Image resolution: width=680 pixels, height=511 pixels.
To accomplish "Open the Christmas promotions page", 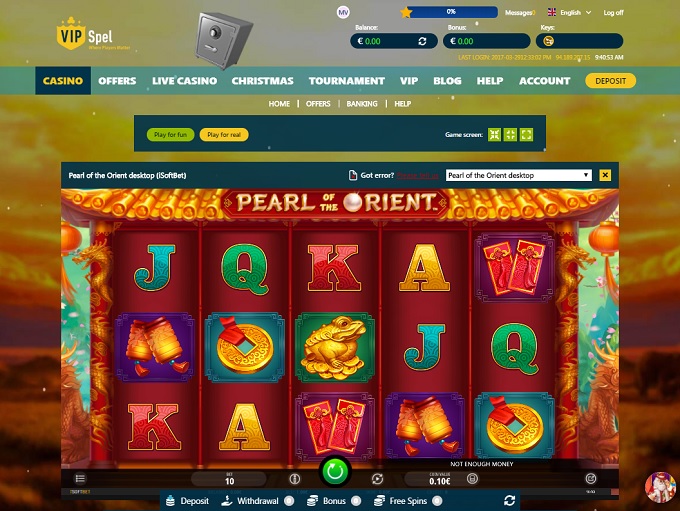I will (x=262, y=81).
